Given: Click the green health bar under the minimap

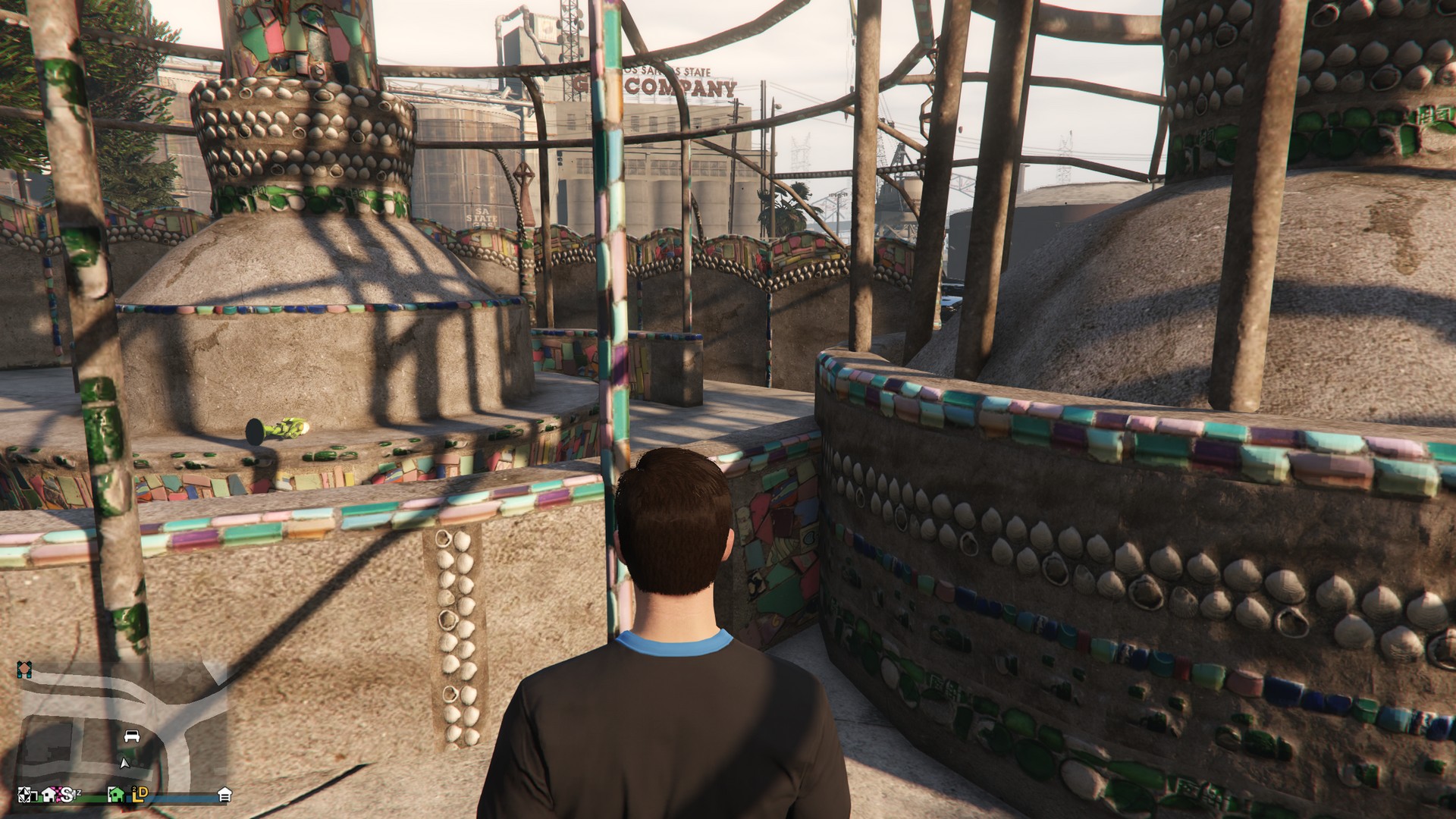Looking at the screenshot, I should point(89,797).
